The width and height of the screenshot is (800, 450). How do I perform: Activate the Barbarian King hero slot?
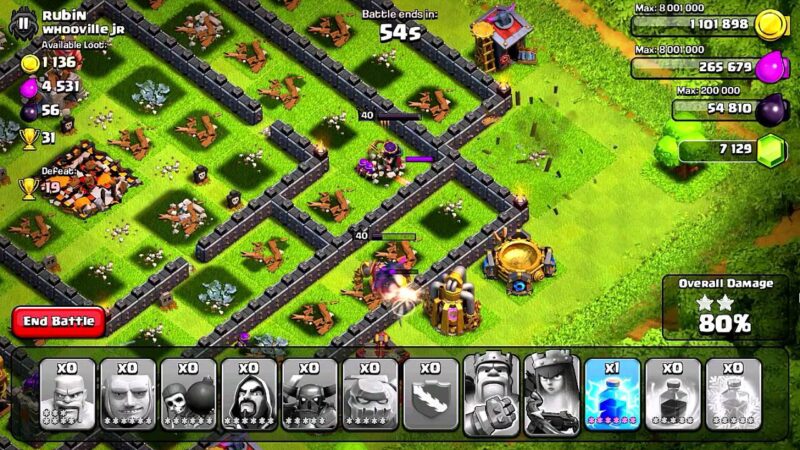pos(491,393)
